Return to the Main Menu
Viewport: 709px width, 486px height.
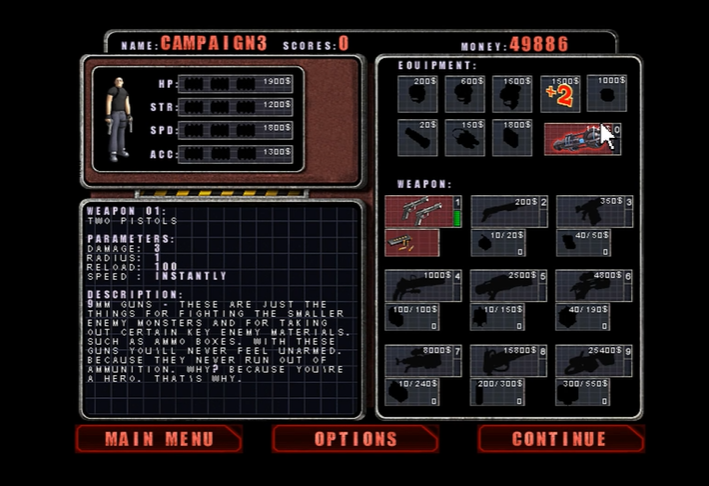(158, 439)
